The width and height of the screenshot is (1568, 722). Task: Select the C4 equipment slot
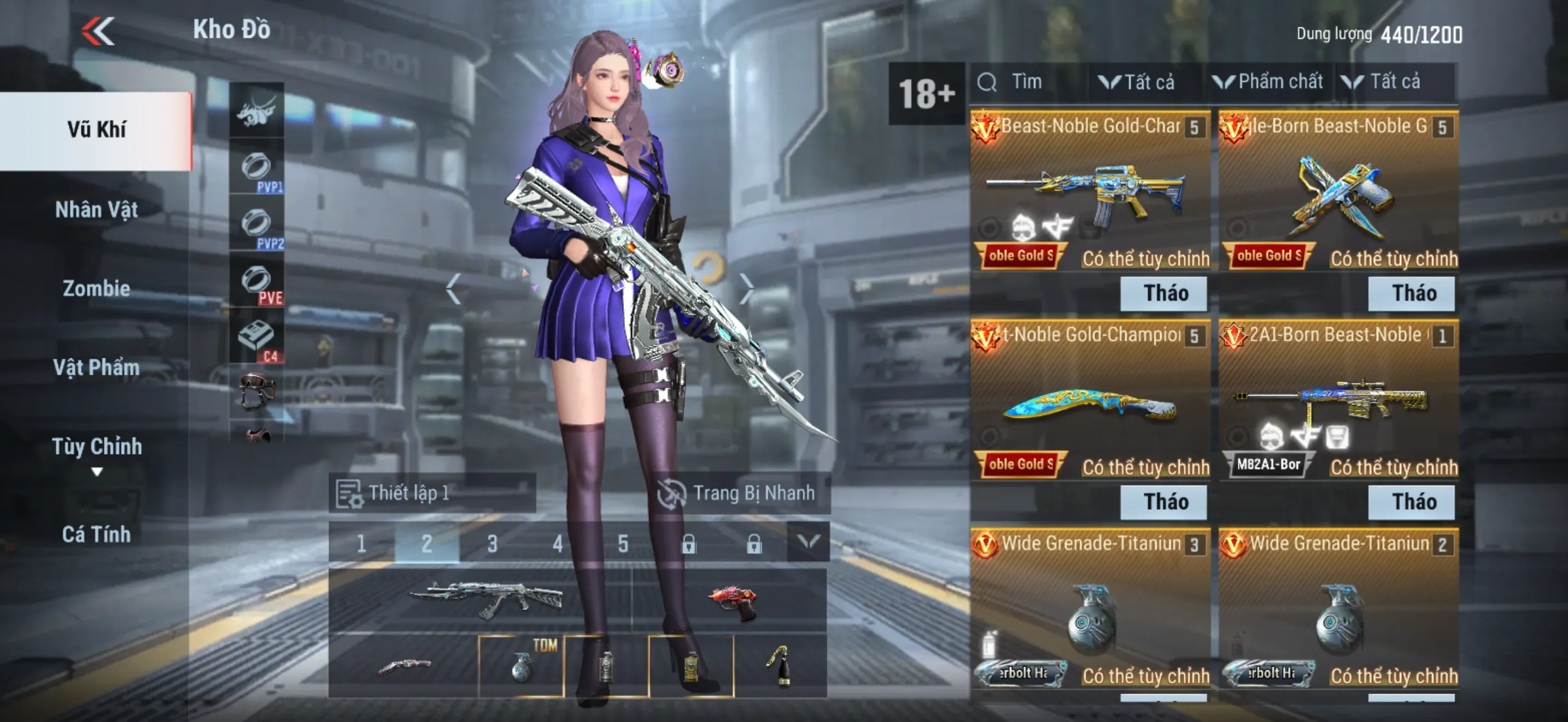[257, 339]
